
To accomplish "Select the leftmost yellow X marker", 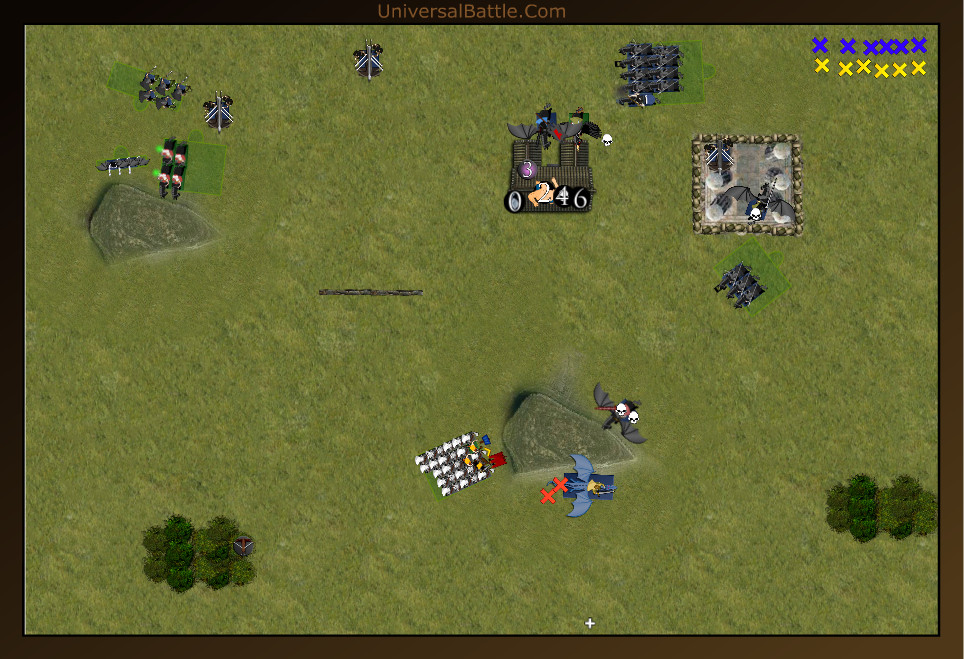I will (822, 66).
